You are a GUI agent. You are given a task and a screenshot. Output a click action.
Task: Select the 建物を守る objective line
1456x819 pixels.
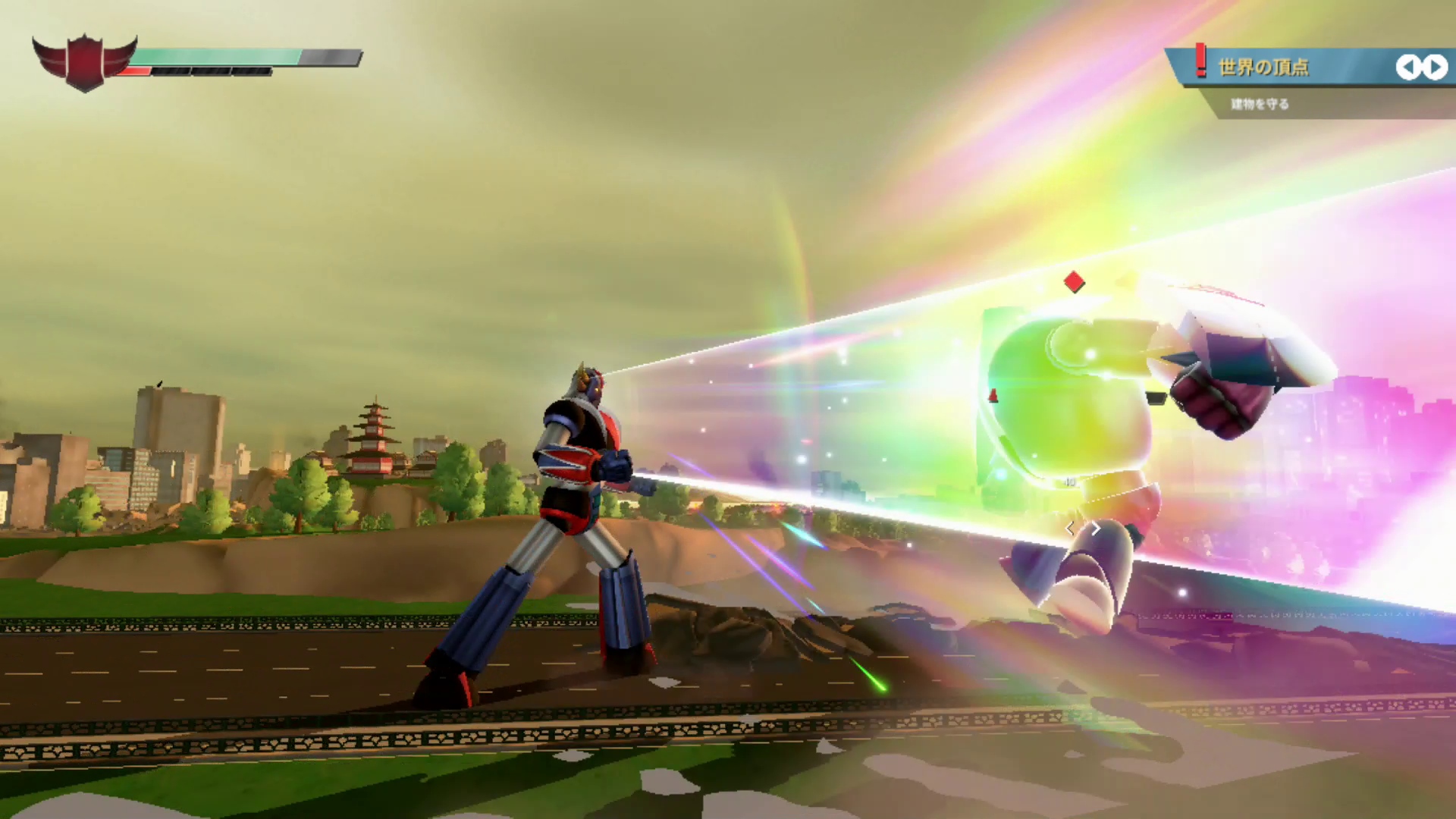click(1260, 104)
